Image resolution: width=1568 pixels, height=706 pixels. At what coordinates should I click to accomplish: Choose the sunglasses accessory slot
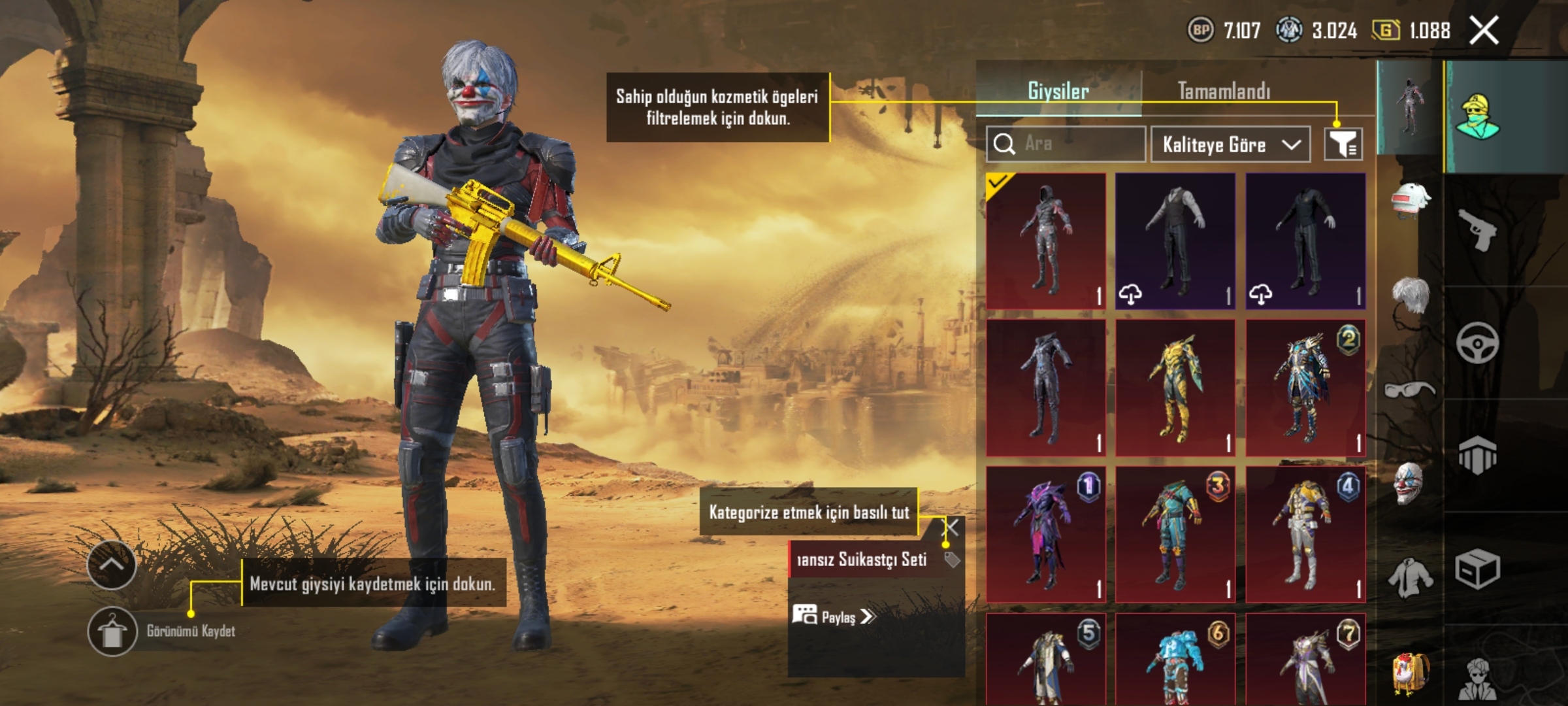point(1409,390)
